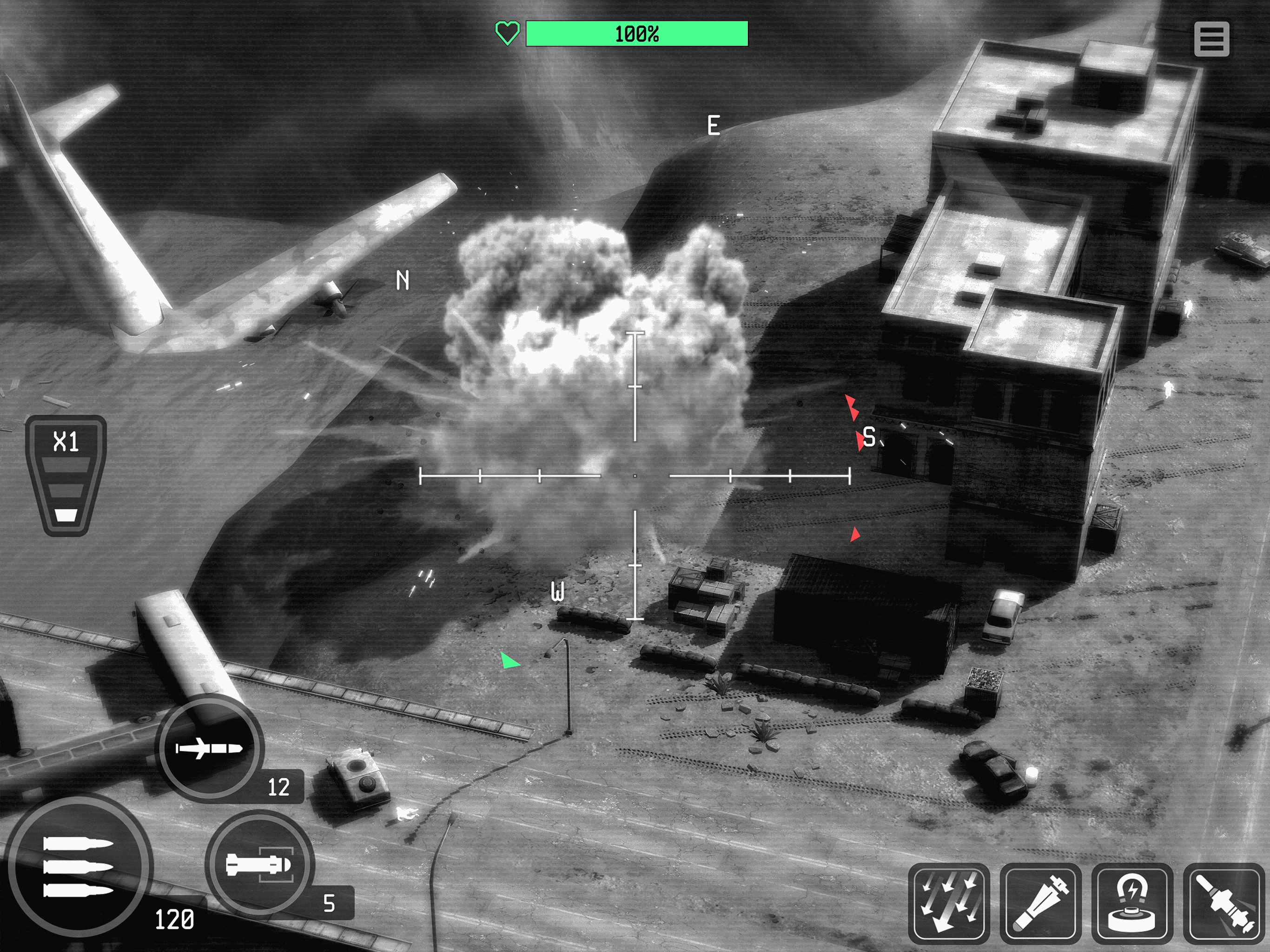Tap the 100% health progress bar

(635, 33)
